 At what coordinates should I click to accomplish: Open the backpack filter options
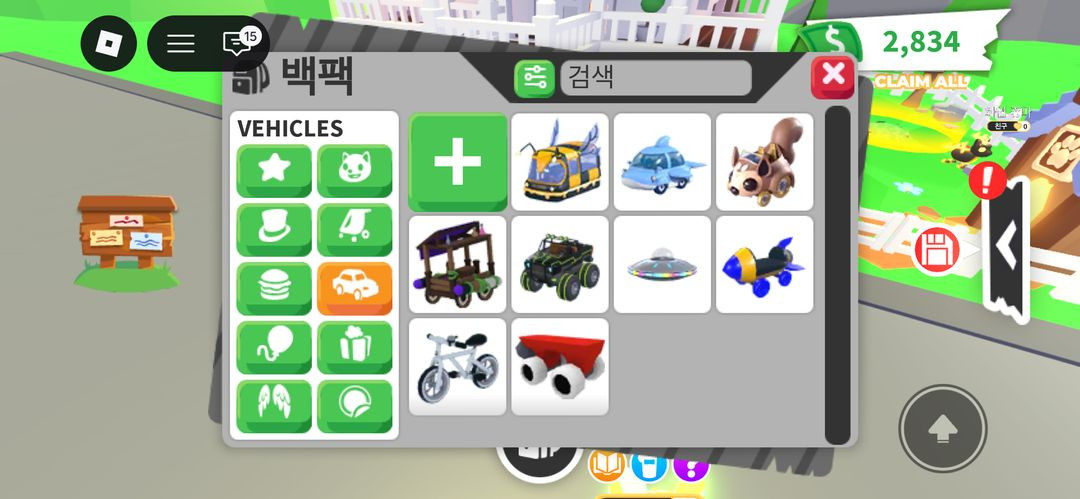[534, 78]
